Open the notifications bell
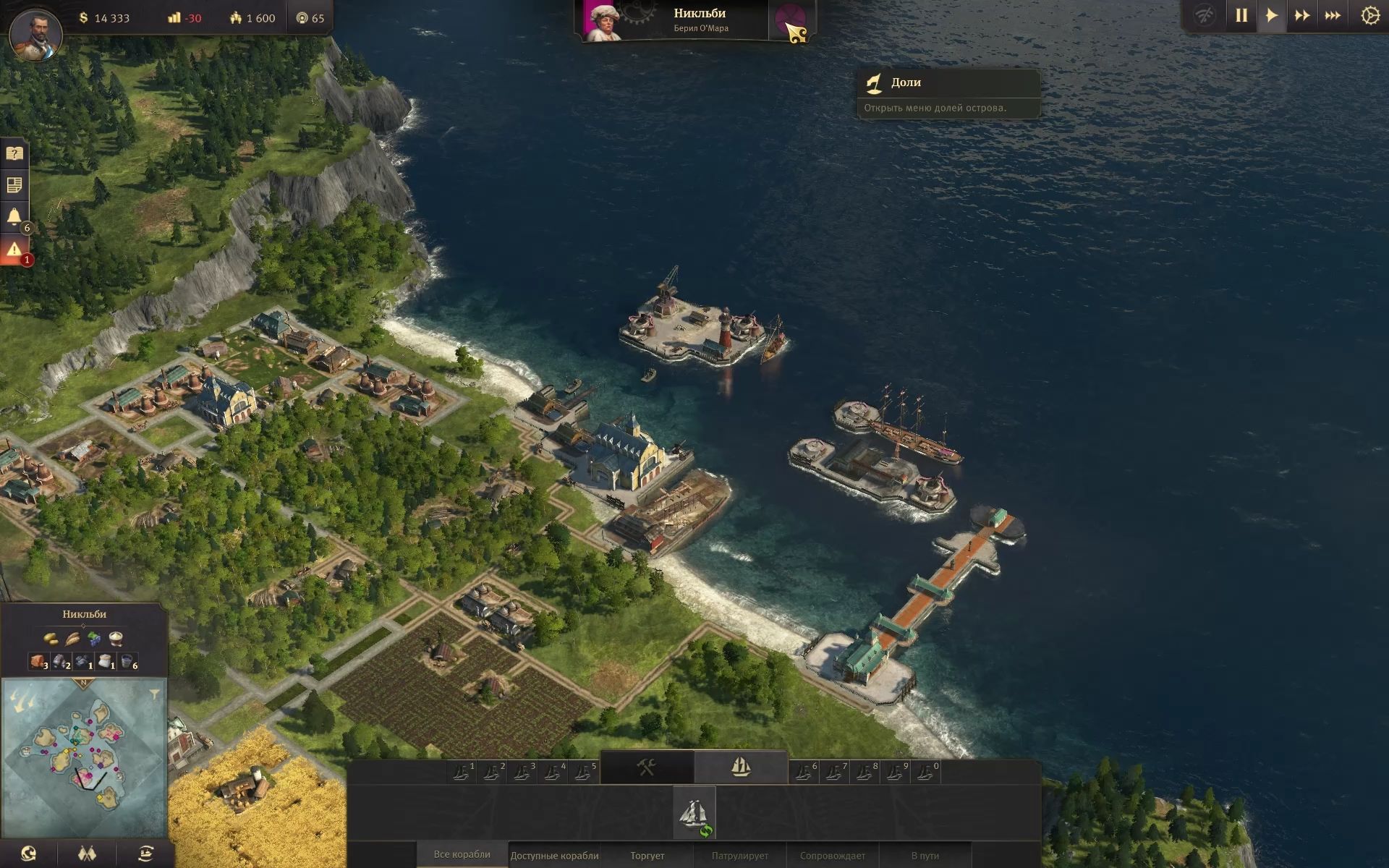Viewport: 1389px width, 868px height. click(14, 217)
